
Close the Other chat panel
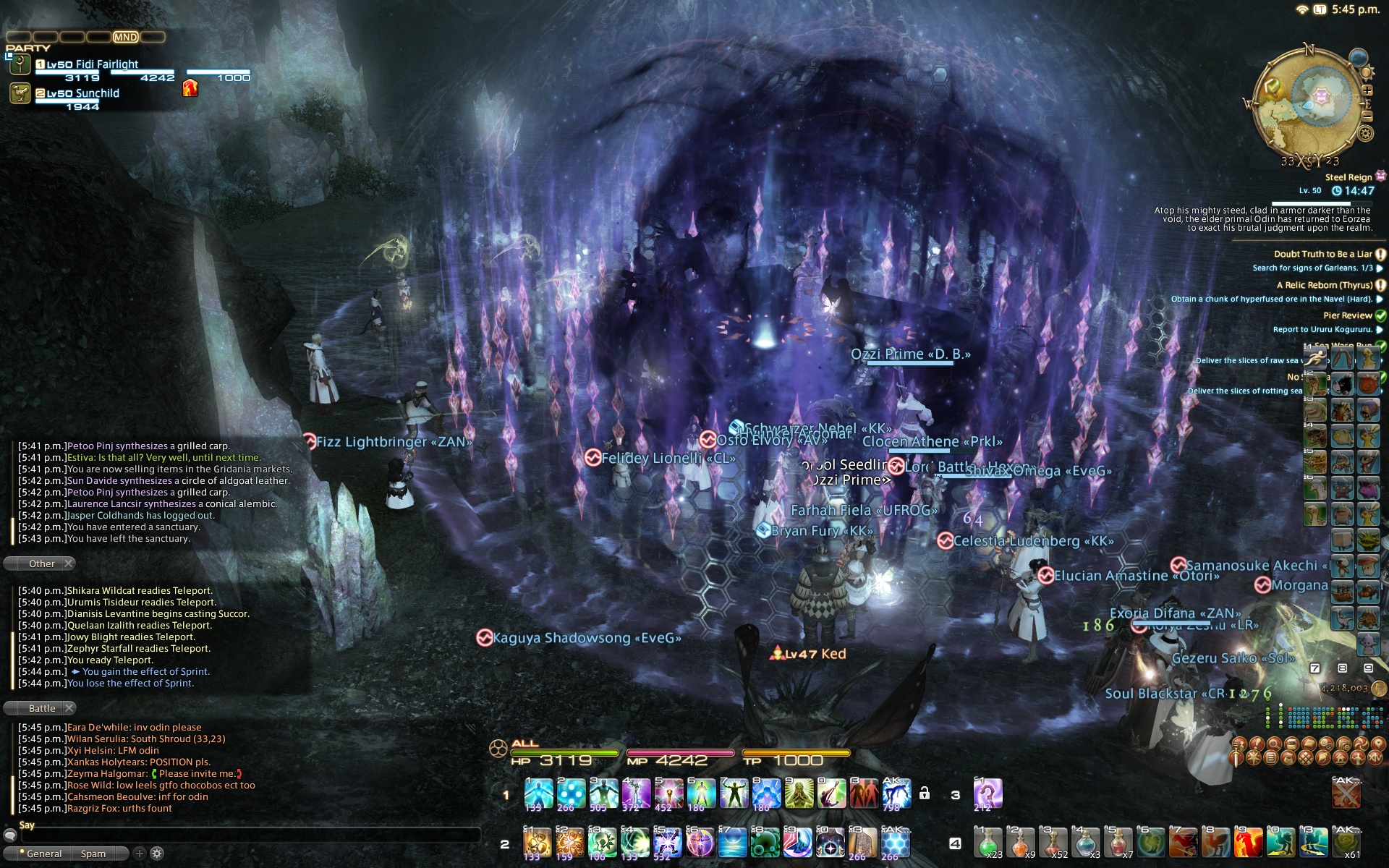pos(69,563)
